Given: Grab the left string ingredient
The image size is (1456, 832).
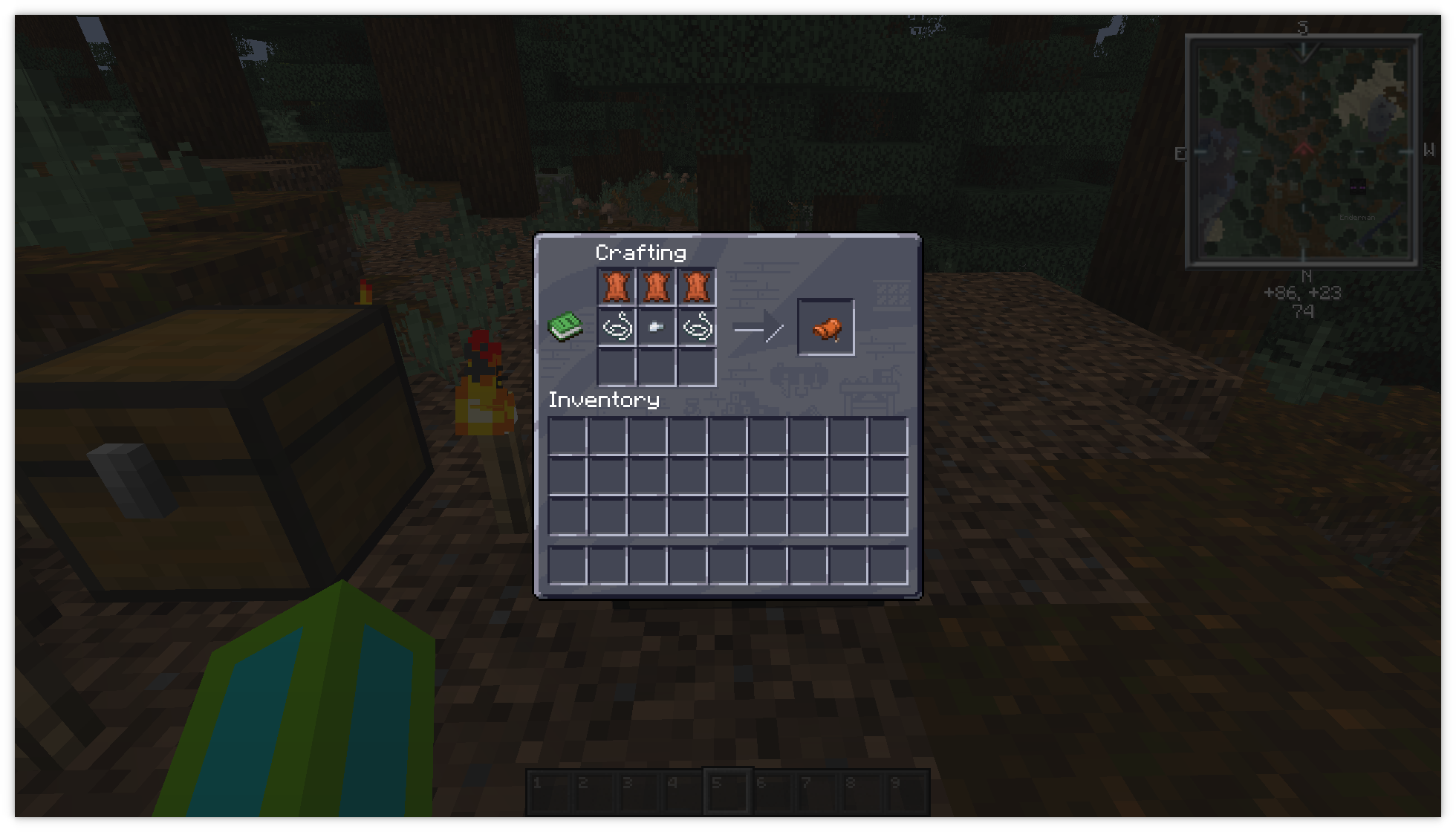Looking at the screenshot, I should [617, 328].
